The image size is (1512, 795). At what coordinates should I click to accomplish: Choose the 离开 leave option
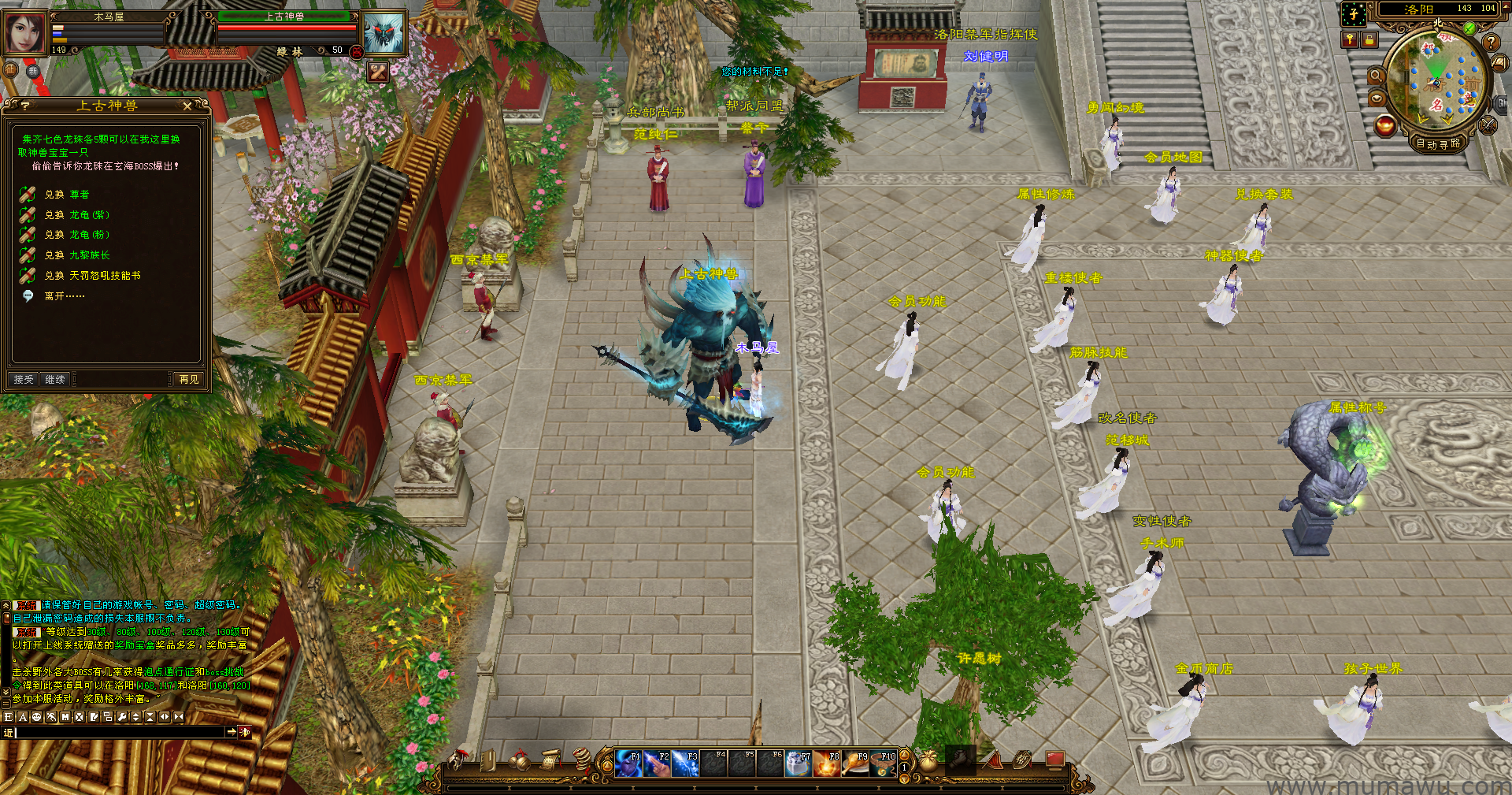point(64,296)
